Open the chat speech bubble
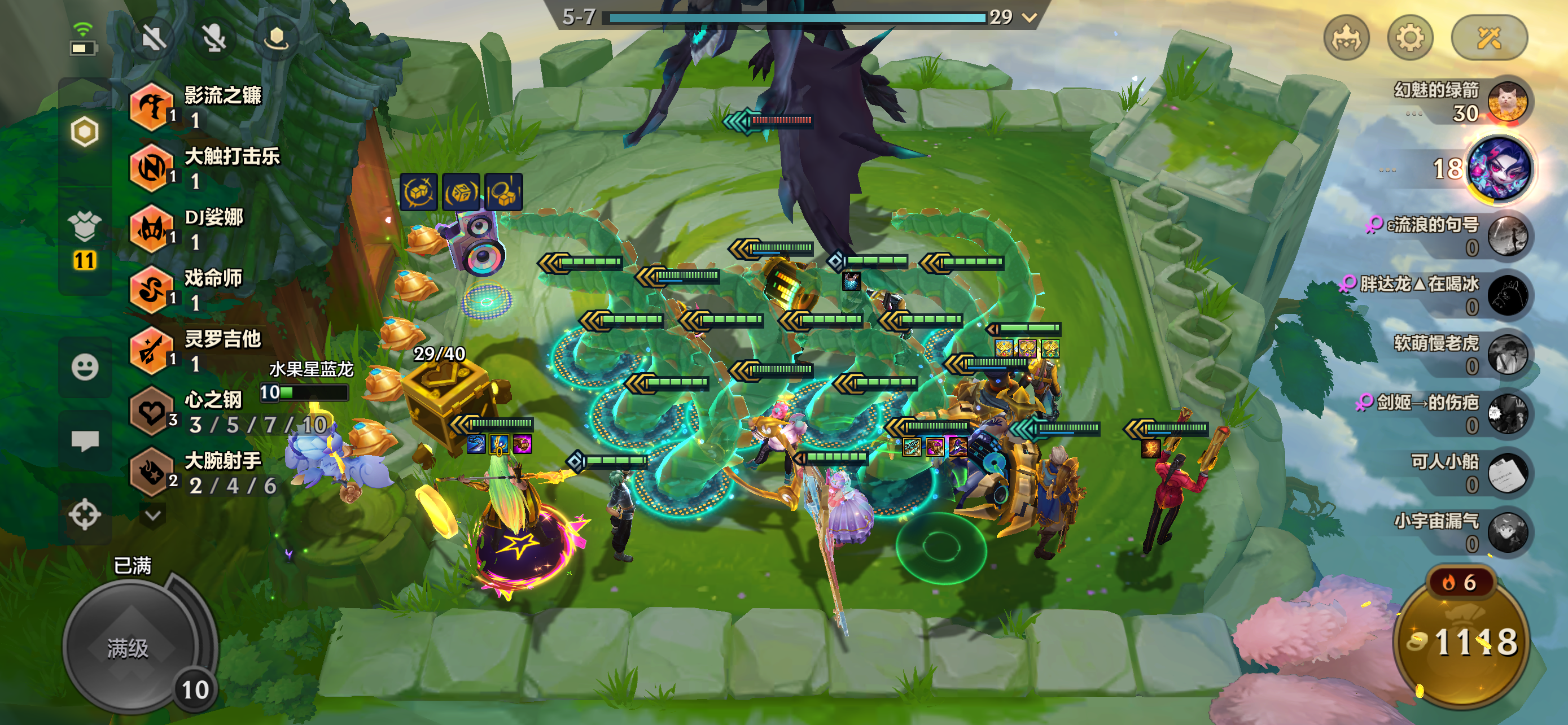The image size is (1568, 725). pos(85,440)
